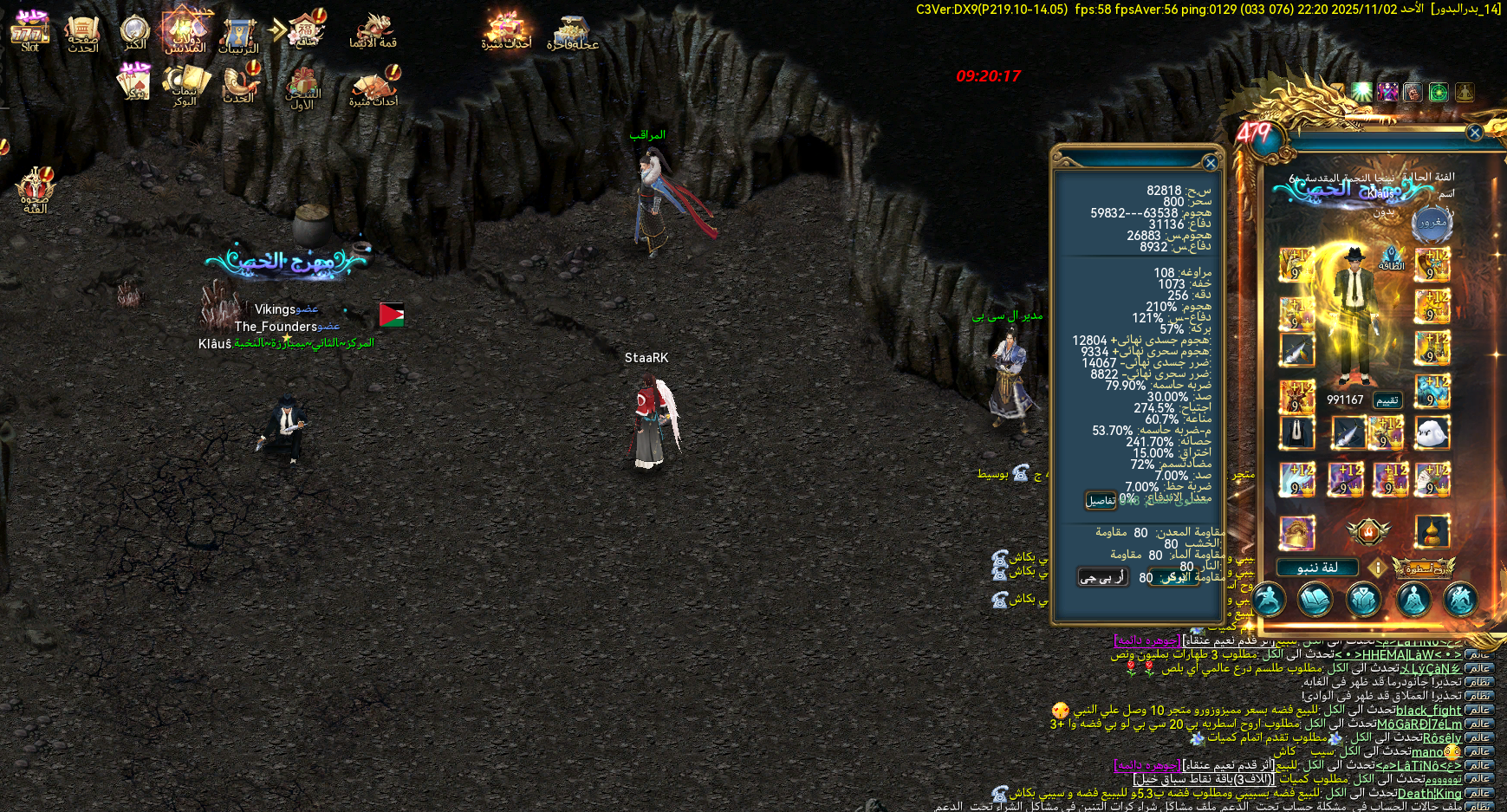Click the yellow info button

click(1377, 568)
